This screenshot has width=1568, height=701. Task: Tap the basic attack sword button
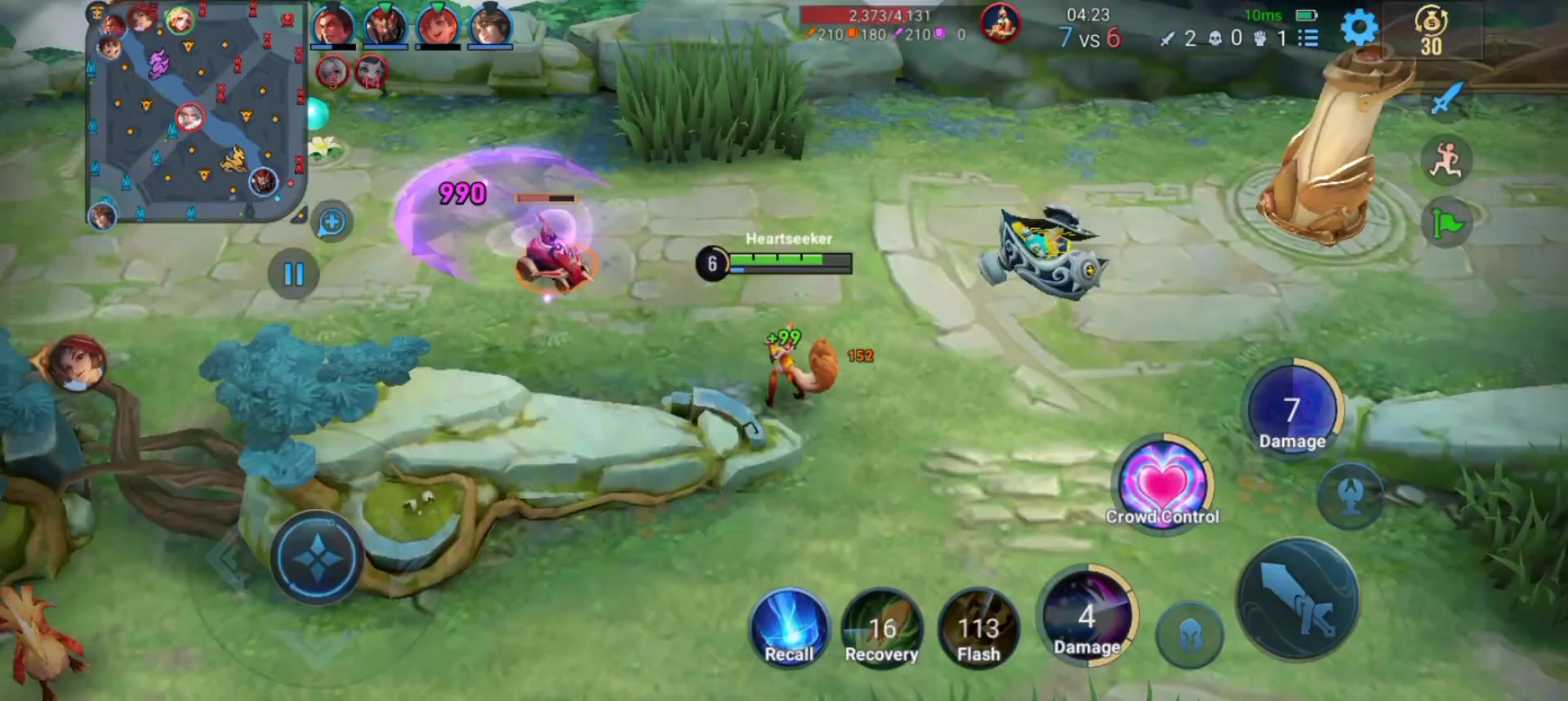click(x=1298, y=599)
